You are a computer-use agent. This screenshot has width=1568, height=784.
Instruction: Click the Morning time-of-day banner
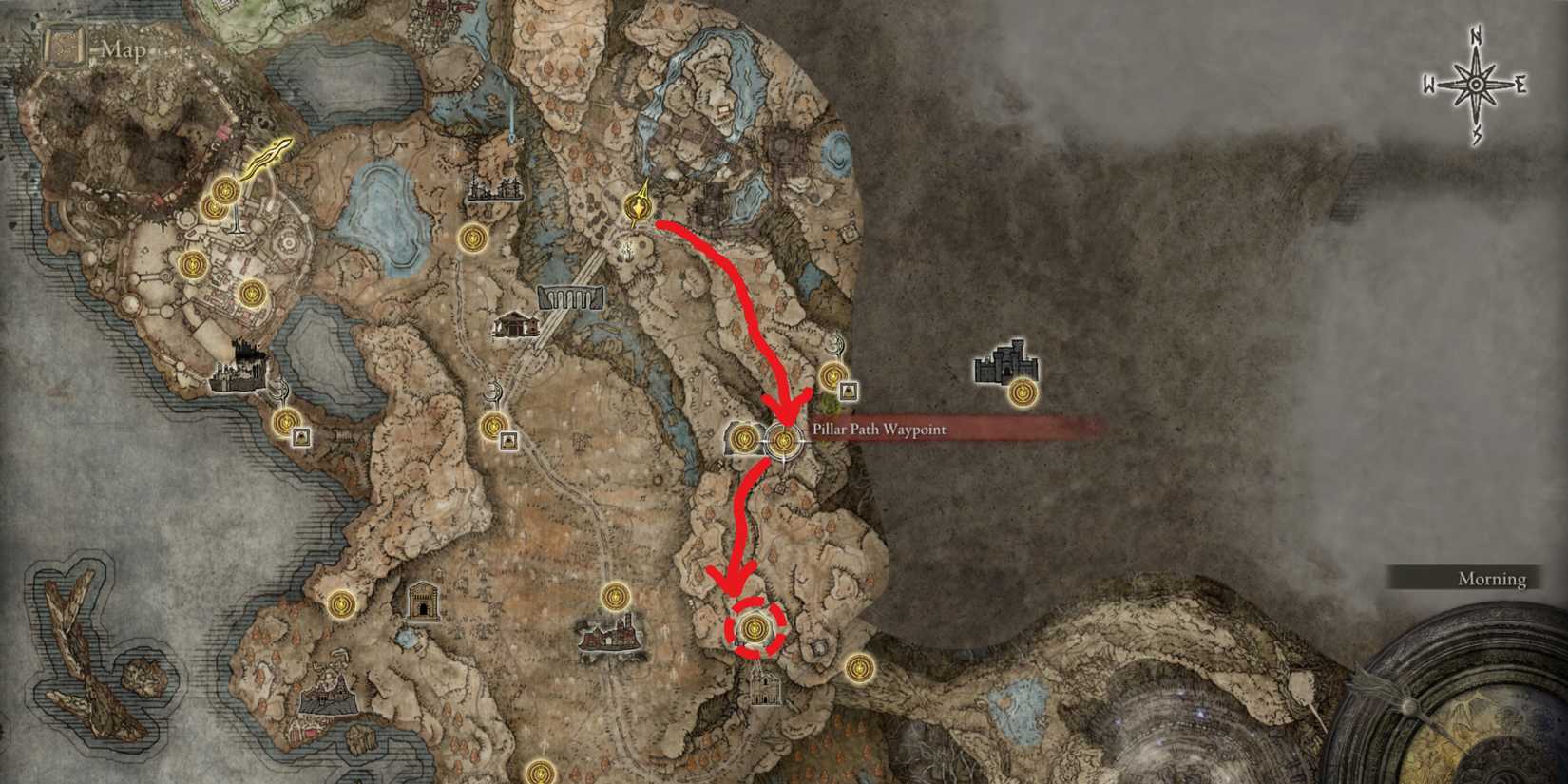(x=1489, y=578)
